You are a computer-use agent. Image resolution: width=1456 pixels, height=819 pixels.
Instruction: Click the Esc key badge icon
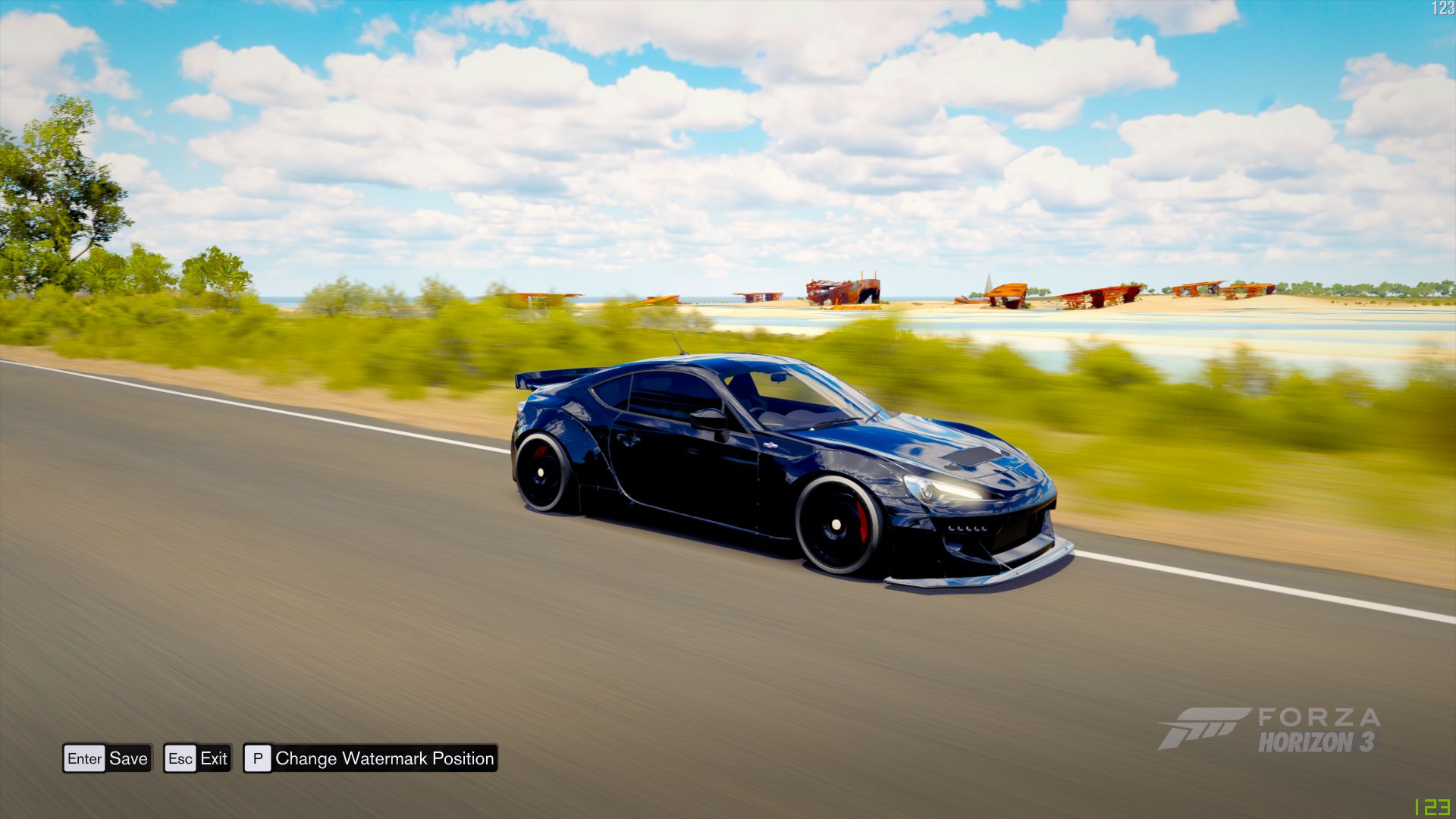click(x=182, y=758)
